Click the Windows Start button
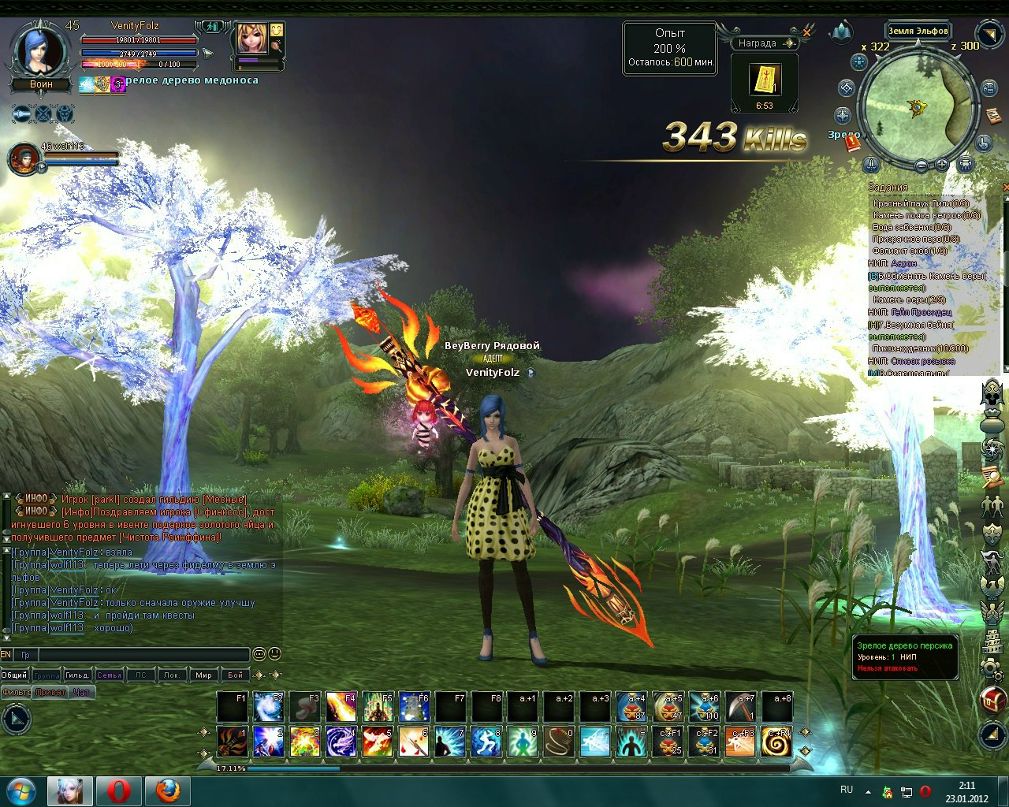 pyautogui.click(x=19, y=791)
